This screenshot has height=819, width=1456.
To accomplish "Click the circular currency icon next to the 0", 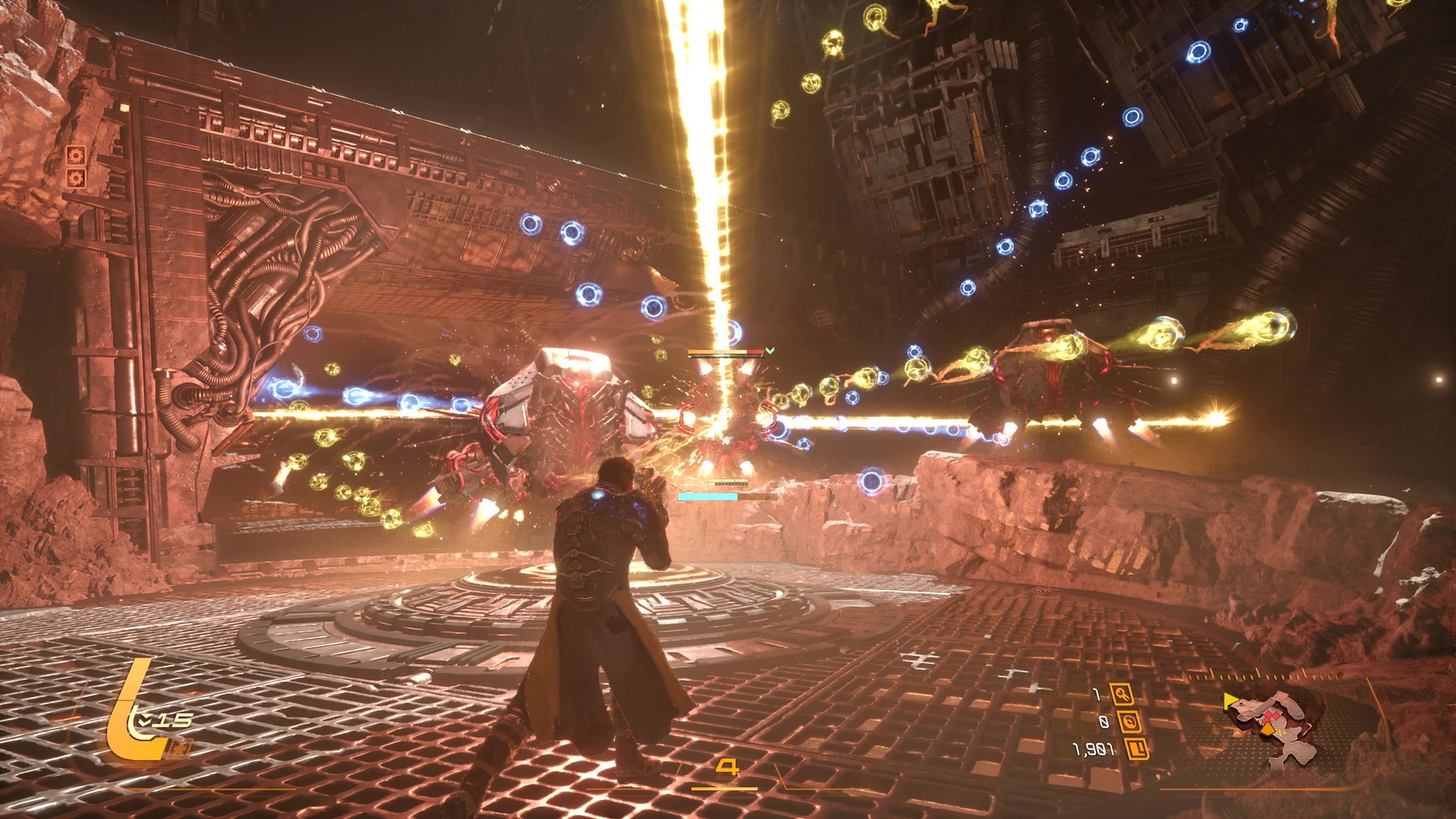I will 1131,723.
